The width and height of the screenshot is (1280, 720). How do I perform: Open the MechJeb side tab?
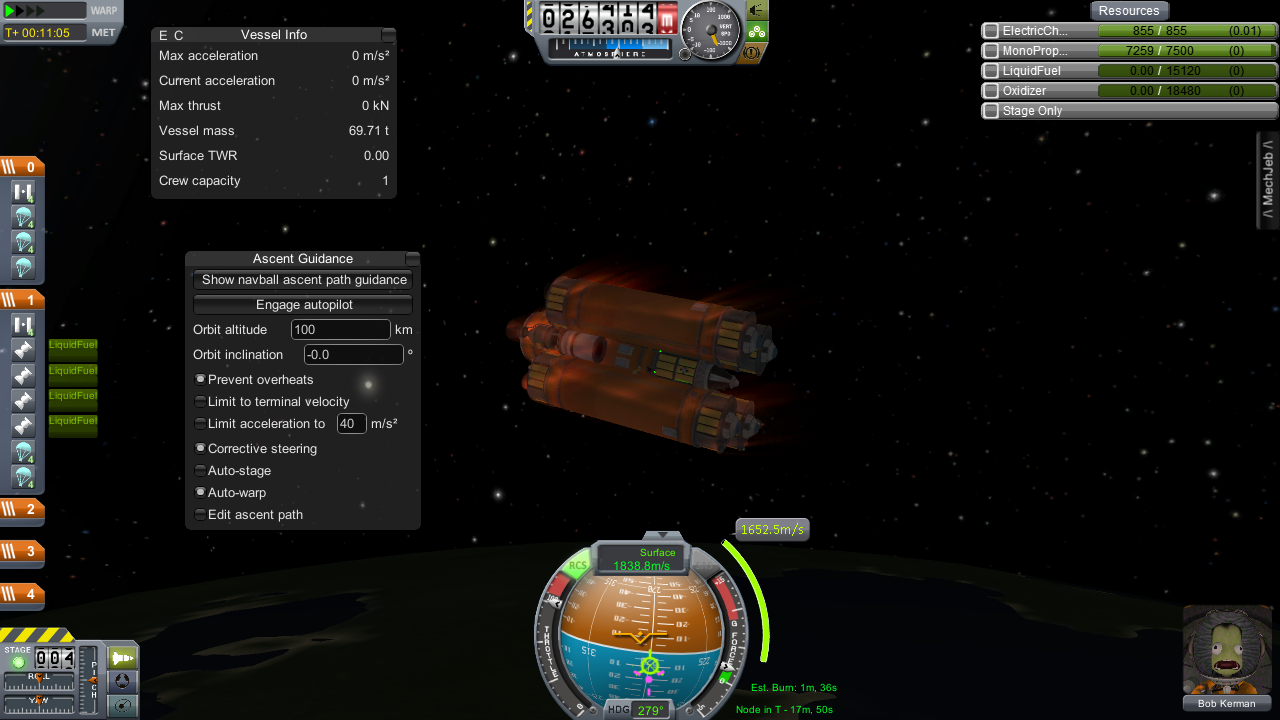(1268, 180)
